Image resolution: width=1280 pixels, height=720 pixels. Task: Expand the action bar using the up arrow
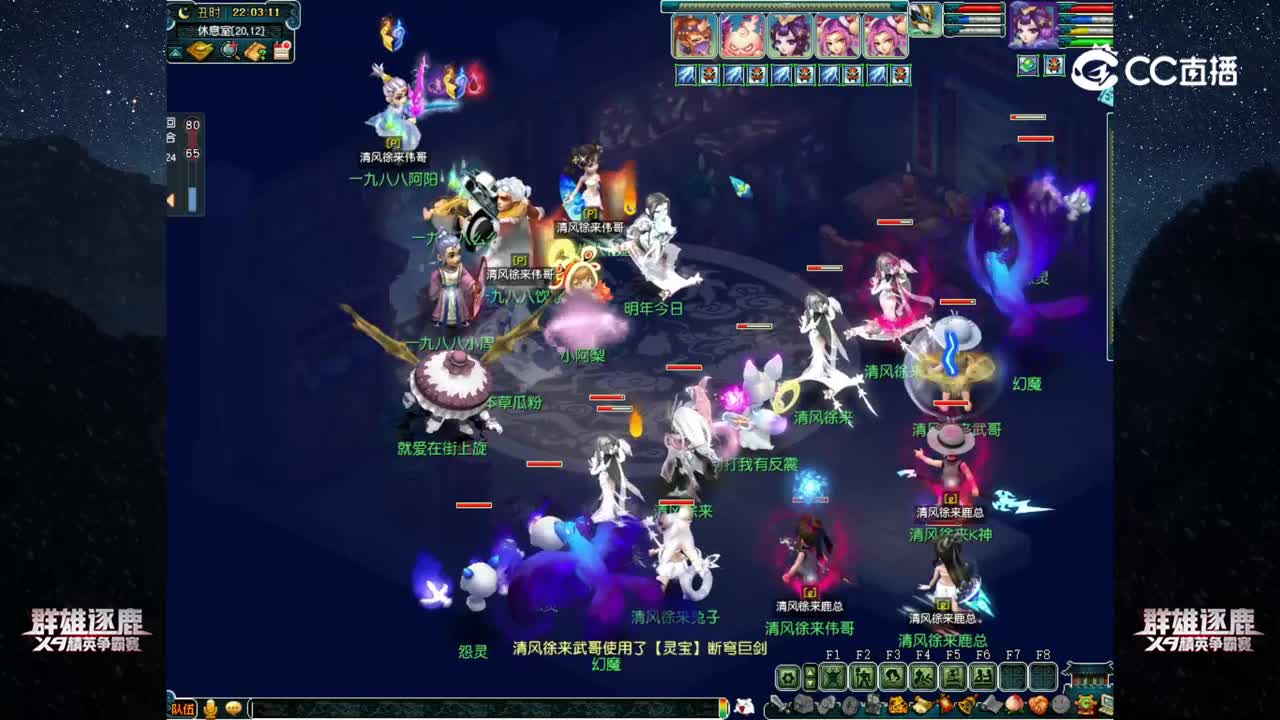pyautogui.click(x=810, y=671)
